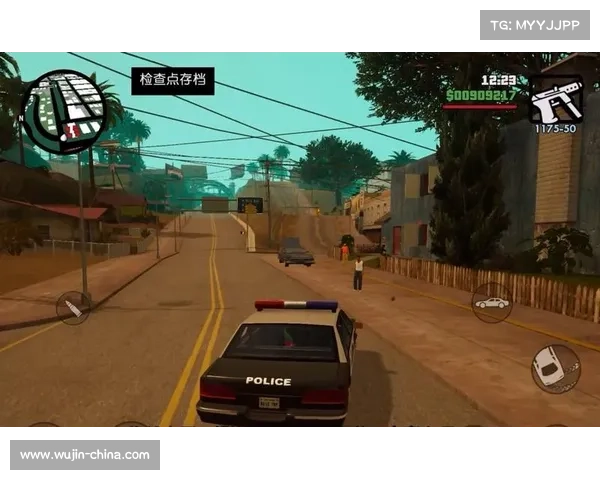
Task: Tap the bullet fire button
Action: tap(72, 307)
